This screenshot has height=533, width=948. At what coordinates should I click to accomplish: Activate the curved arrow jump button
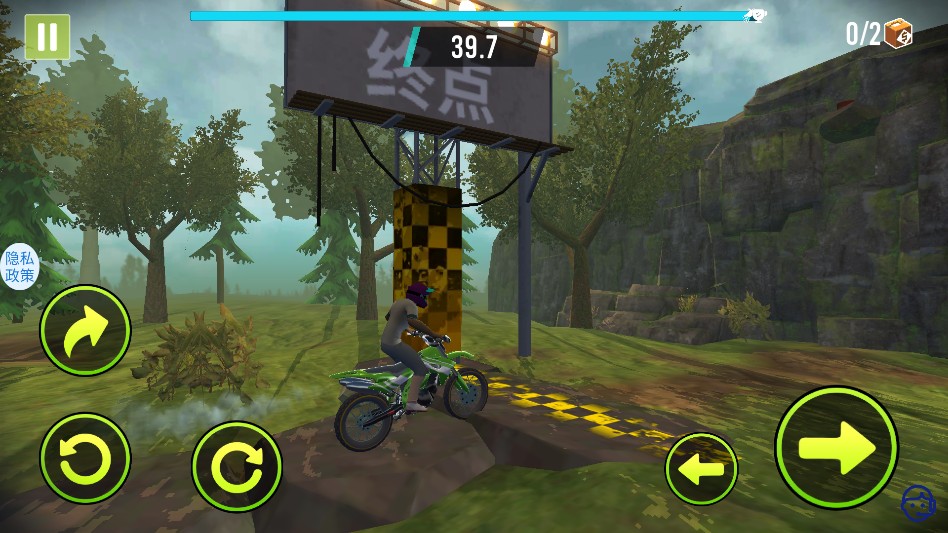[85, 330]
